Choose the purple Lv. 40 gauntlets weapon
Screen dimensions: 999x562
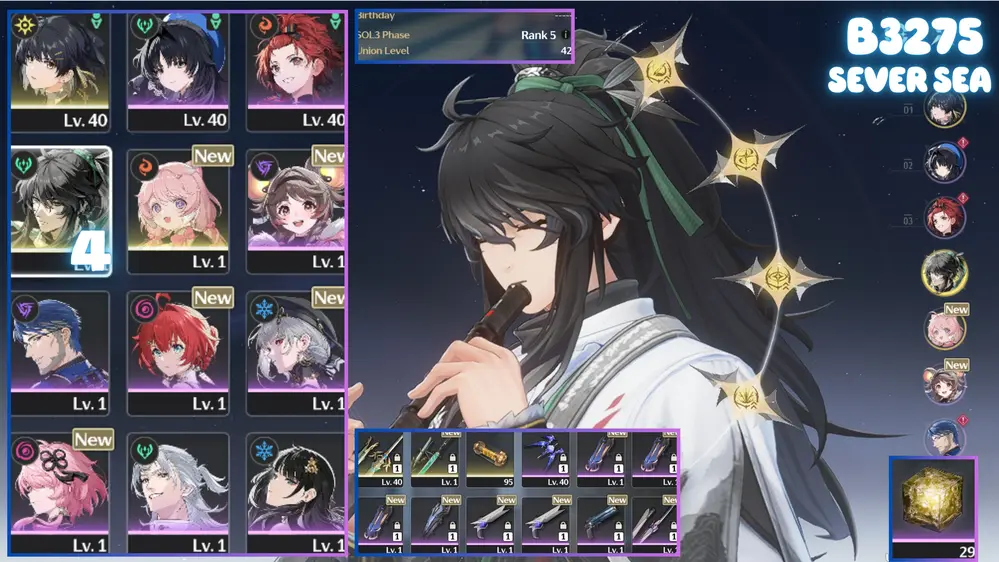coord(546,460)
